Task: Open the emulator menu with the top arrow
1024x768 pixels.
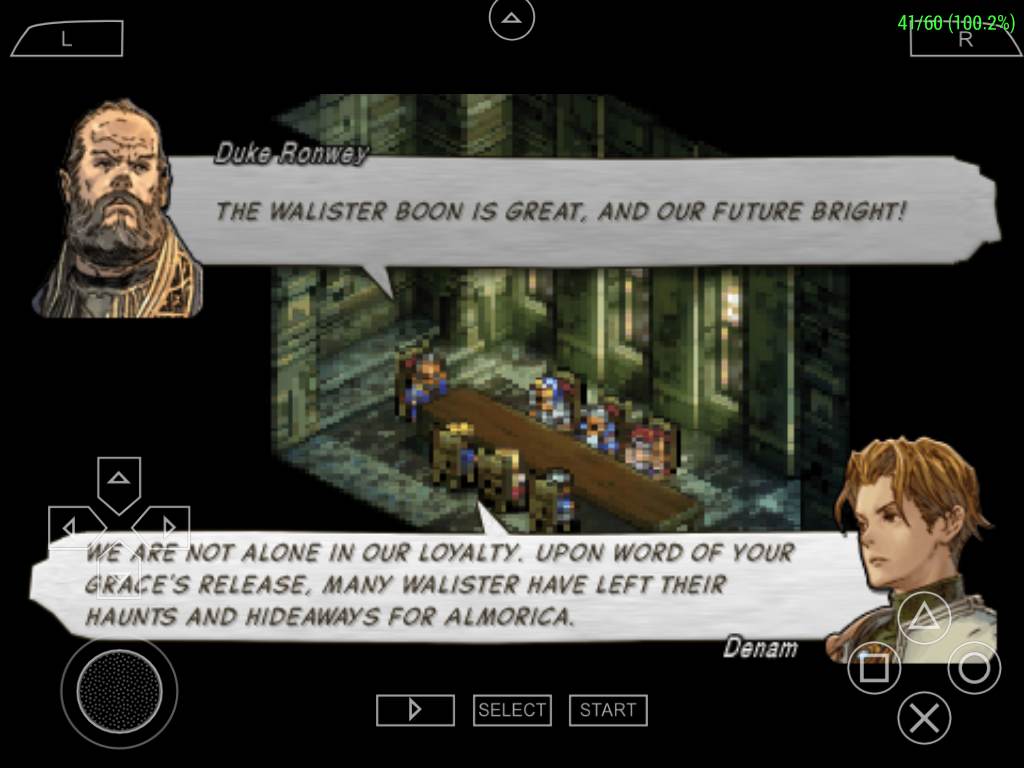Action: [511, 18]
